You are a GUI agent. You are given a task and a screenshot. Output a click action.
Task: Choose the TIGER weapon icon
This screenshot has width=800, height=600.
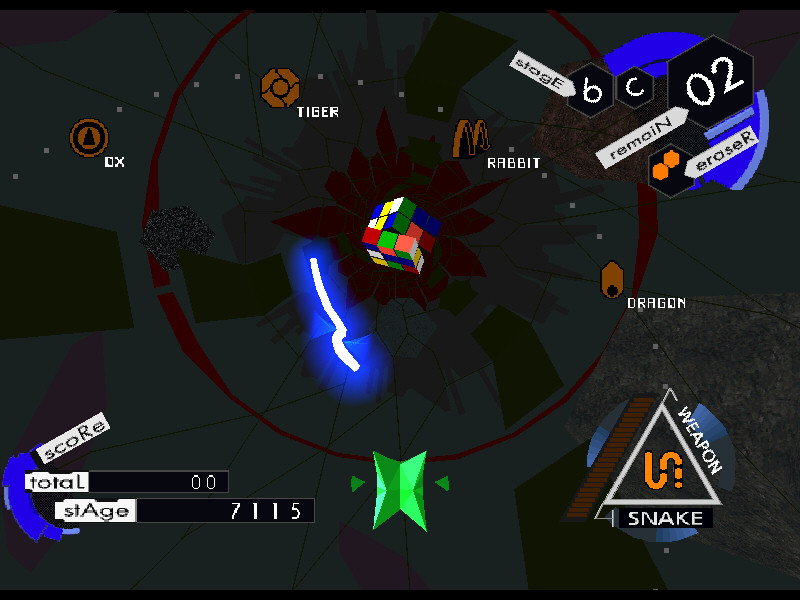click(280, 88)
